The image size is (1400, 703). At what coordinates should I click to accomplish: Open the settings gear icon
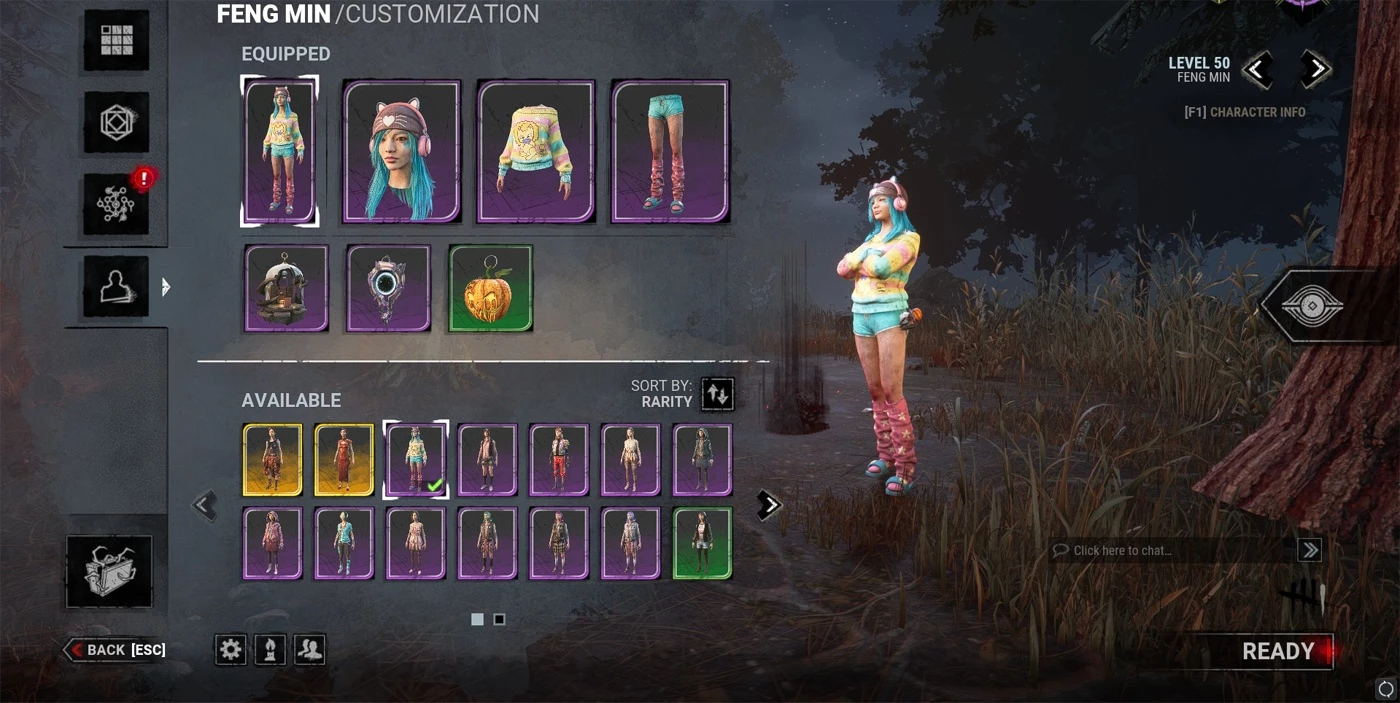coord(231,650)
